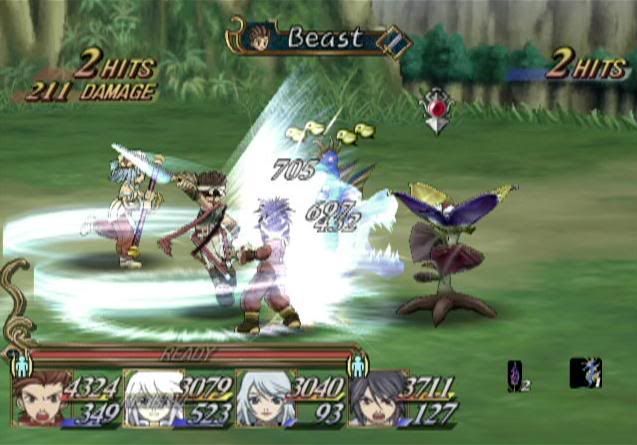637x445 pixels.
Task: Click the Beast skill name banner
Action: pyautogui.click(x=325, y=39)
